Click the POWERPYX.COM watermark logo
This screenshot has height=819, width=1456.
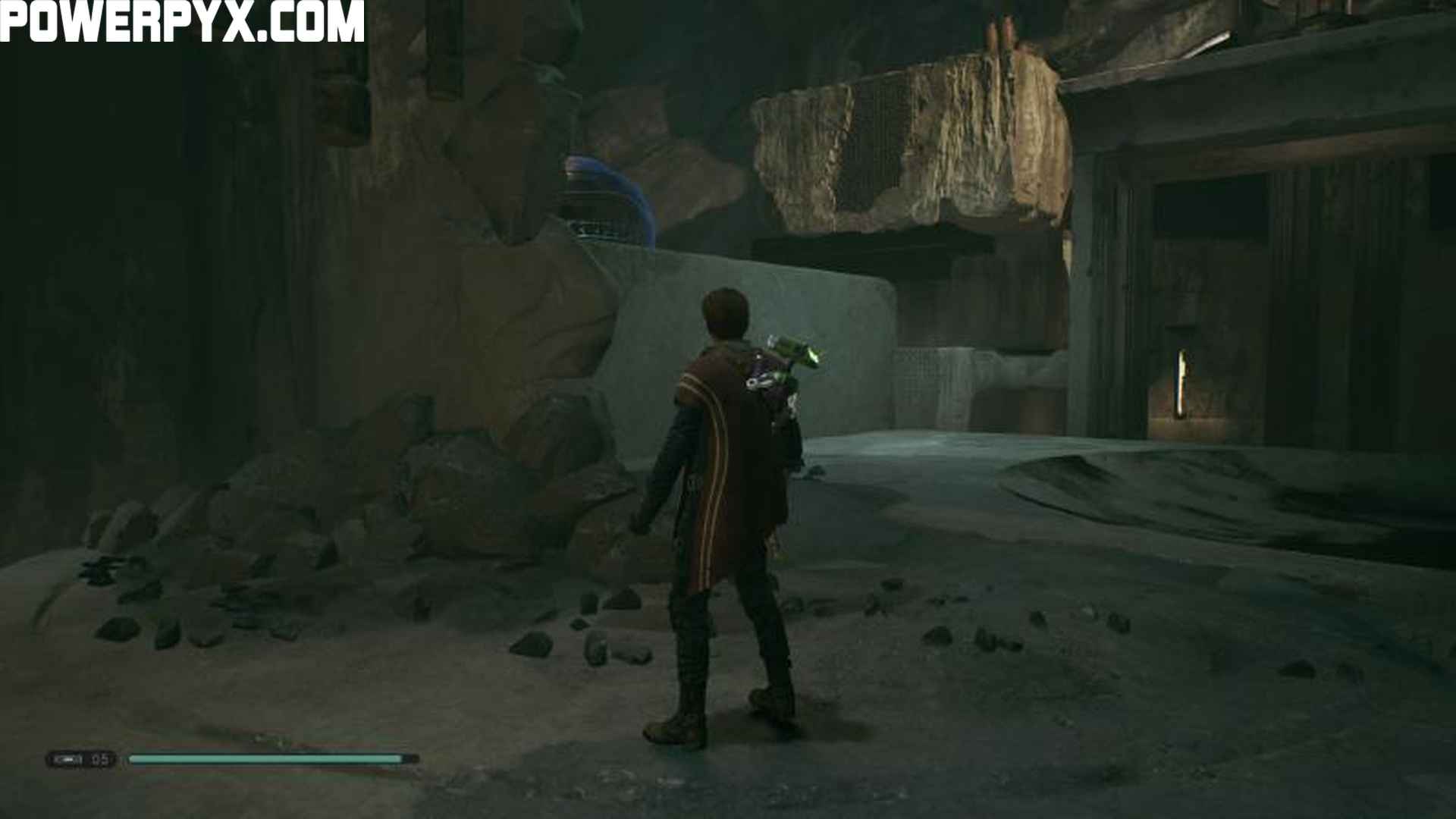182,21
